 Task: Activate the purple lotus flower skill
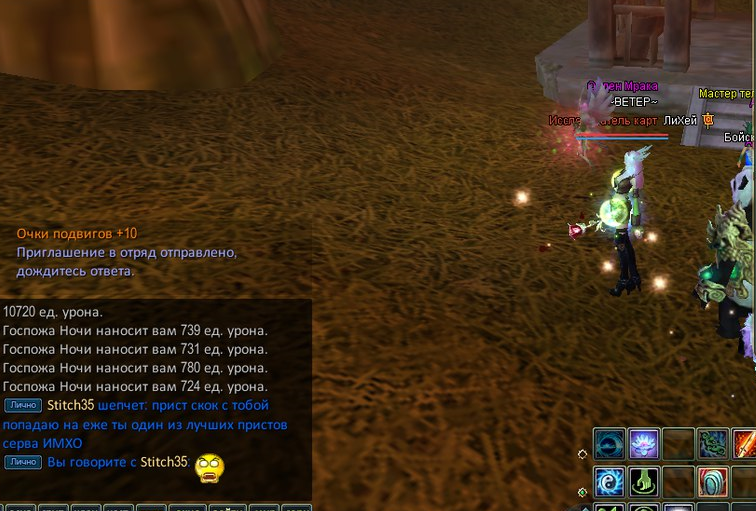pyautogui.click(x=645, y=443)
